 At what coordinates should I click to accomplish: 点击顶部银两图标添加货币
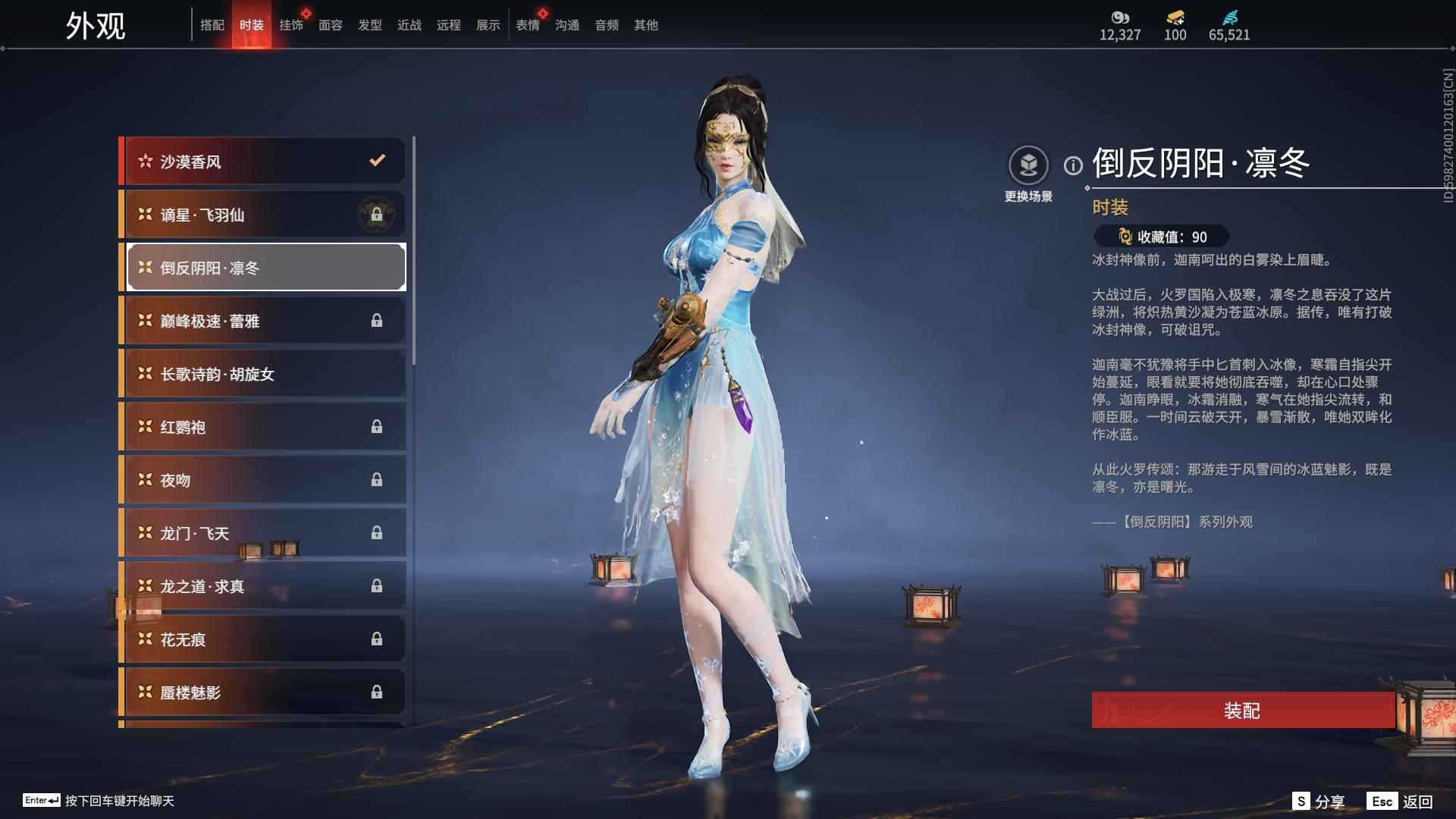tap(1119, 17)
